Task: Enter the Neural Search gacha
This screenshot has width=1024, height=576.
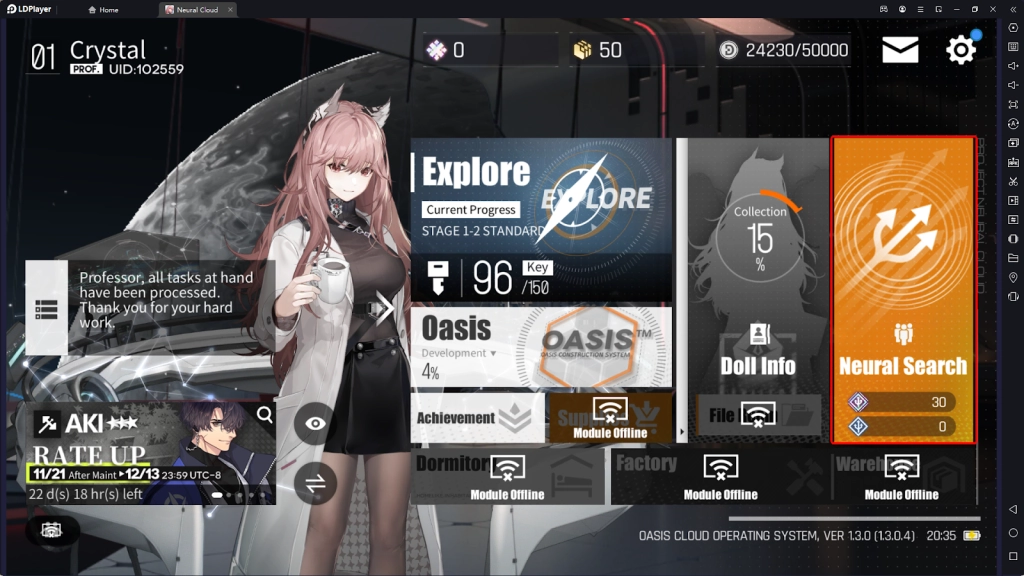Action: tap(903, 290)
